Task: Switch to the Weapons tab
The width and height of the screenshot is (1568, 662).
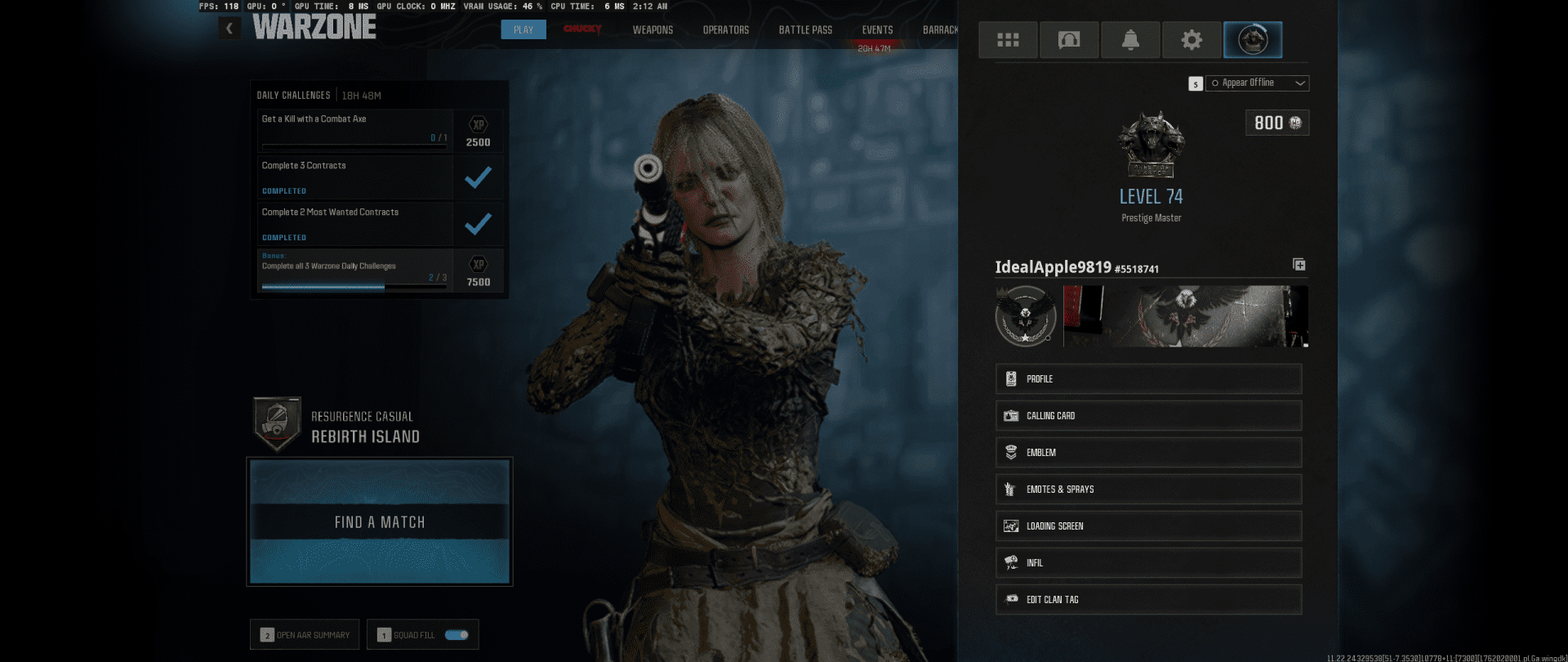Action: 653,29
